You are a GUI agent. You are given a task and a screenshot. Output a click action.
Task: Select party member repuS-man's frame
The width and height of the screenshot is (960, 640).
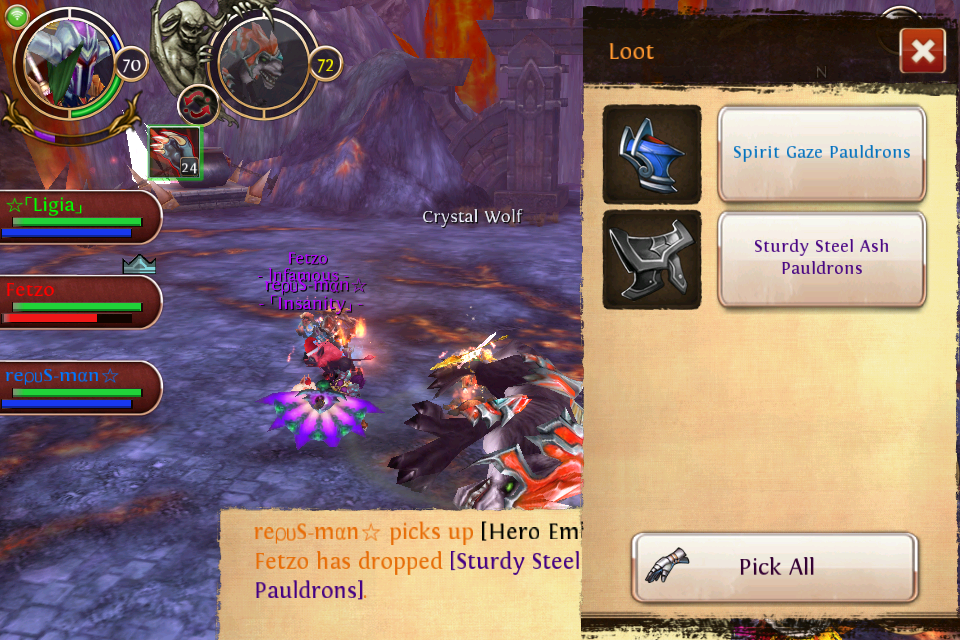point(80,388)
